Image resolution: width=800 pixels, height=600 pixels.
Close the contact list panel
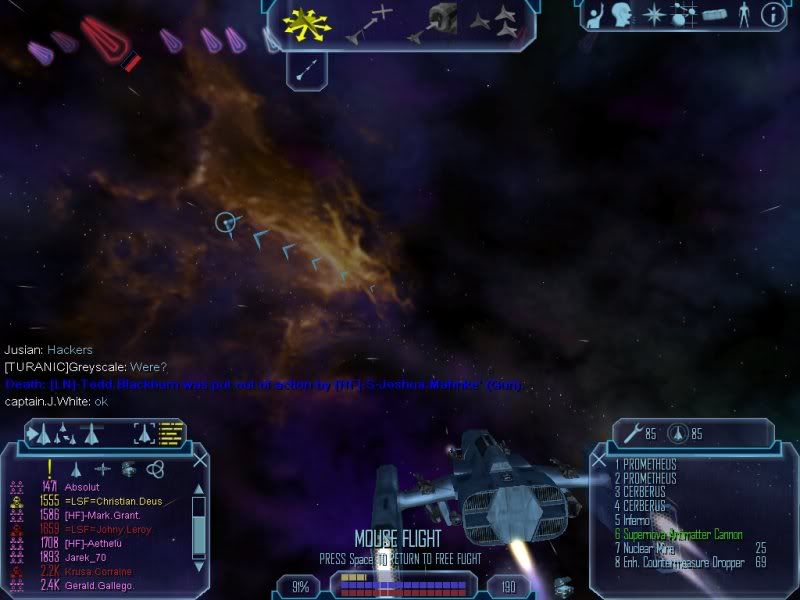[x=200, y=461]
